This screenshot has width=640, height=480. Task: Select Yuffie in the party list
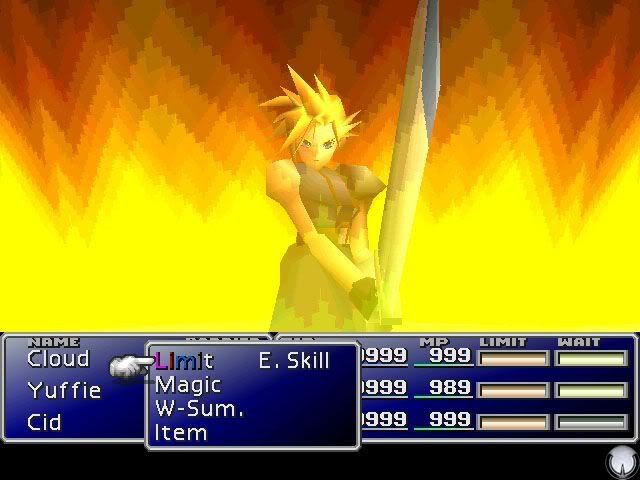(x=64, y=391)
